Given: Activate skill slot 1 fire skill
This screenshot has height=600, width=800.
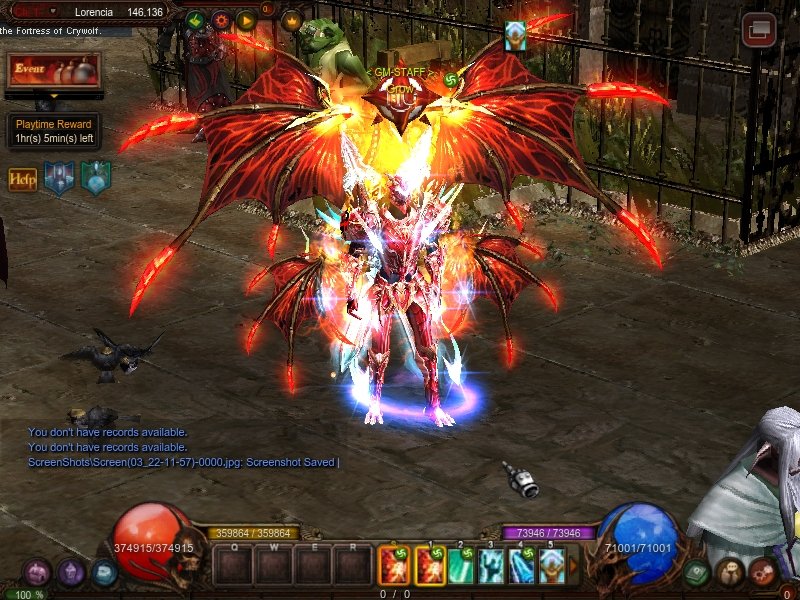Looking at the screenshot, I should point(430,567).
